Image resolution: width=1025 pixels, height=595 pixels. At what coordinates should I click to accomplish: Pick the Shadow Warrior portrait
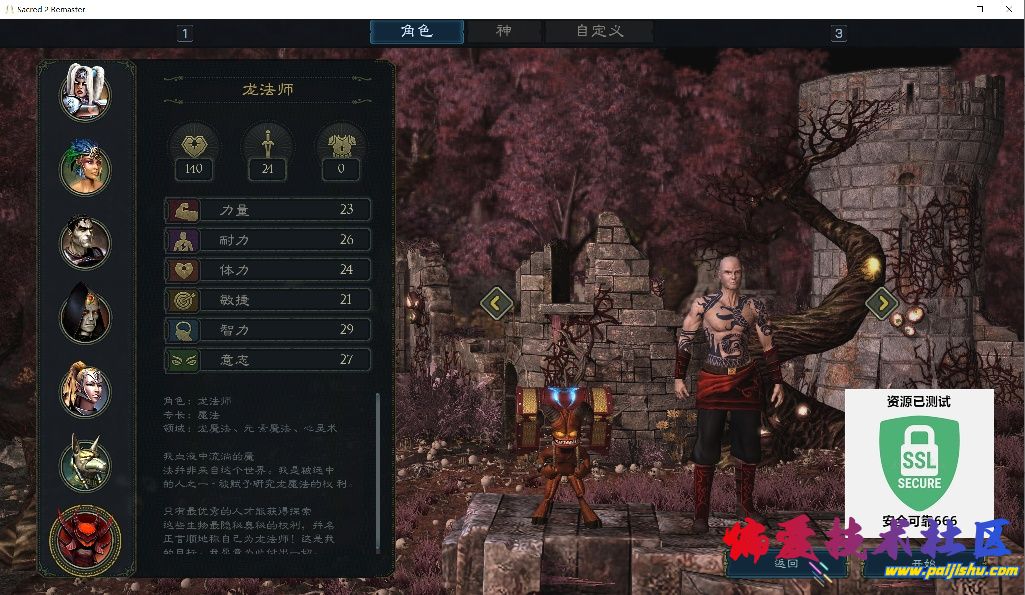point(85,241)
